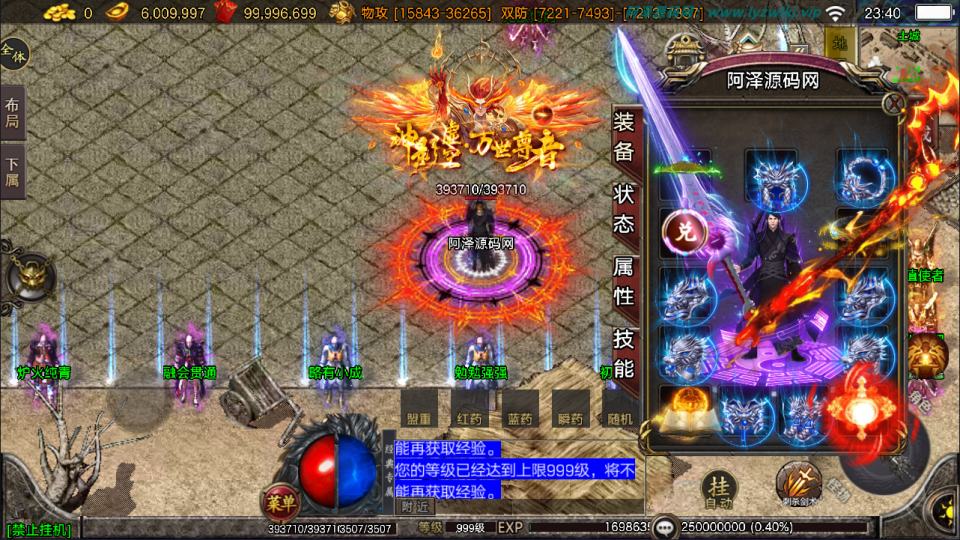
Task: Click the red 兑 exchange button
Action: coord(685,232)
